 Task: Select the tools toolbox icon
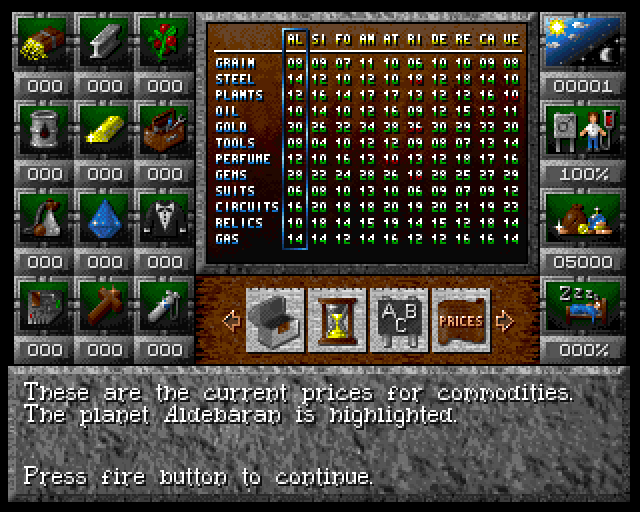click(x=164, y=129)
